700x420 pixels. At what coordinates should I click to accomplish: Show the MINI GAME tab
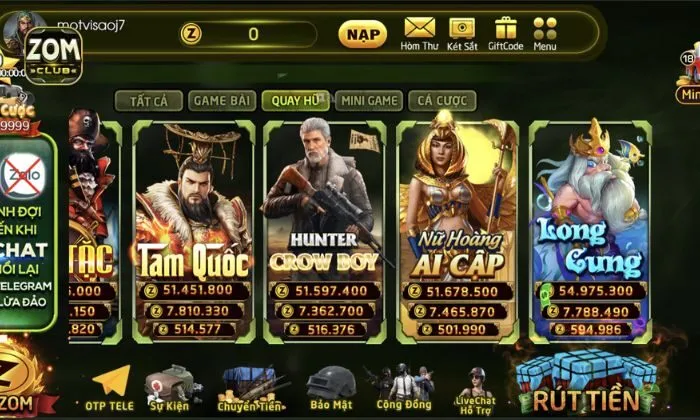369,100
